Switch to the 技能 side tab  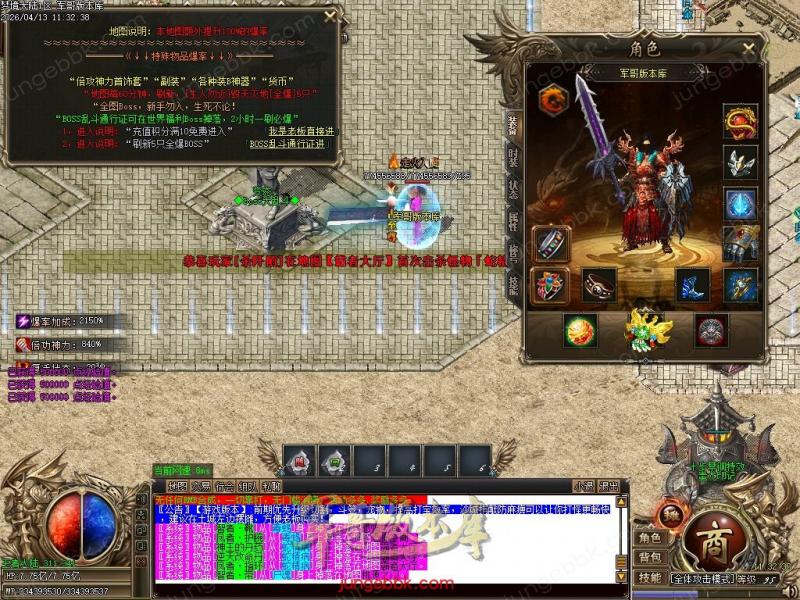pyautogui.click(x=513, y=284)
